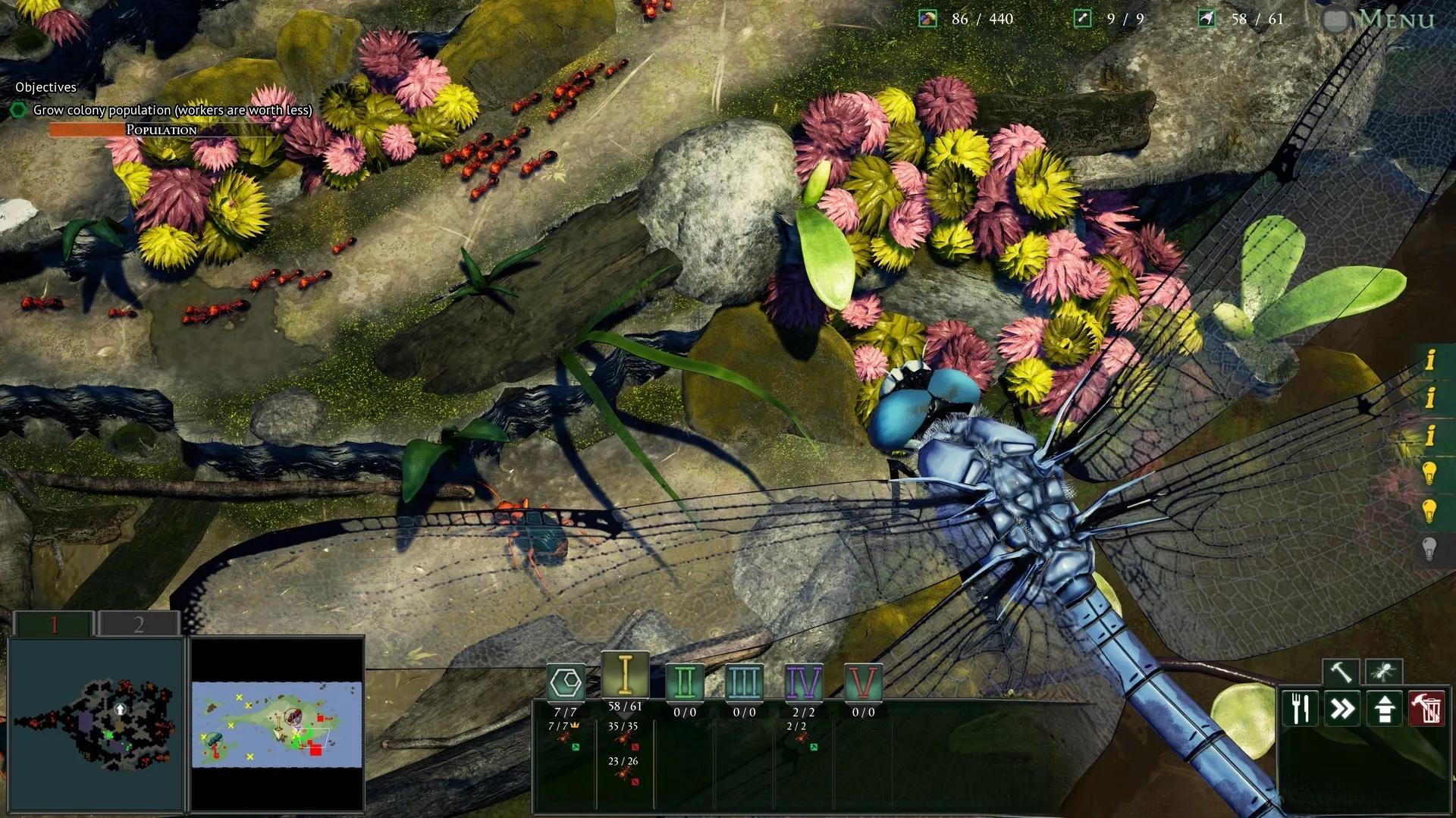
Task: Select the fork and knife food button
Action: pyautogui.click(x=1301, y=709)
